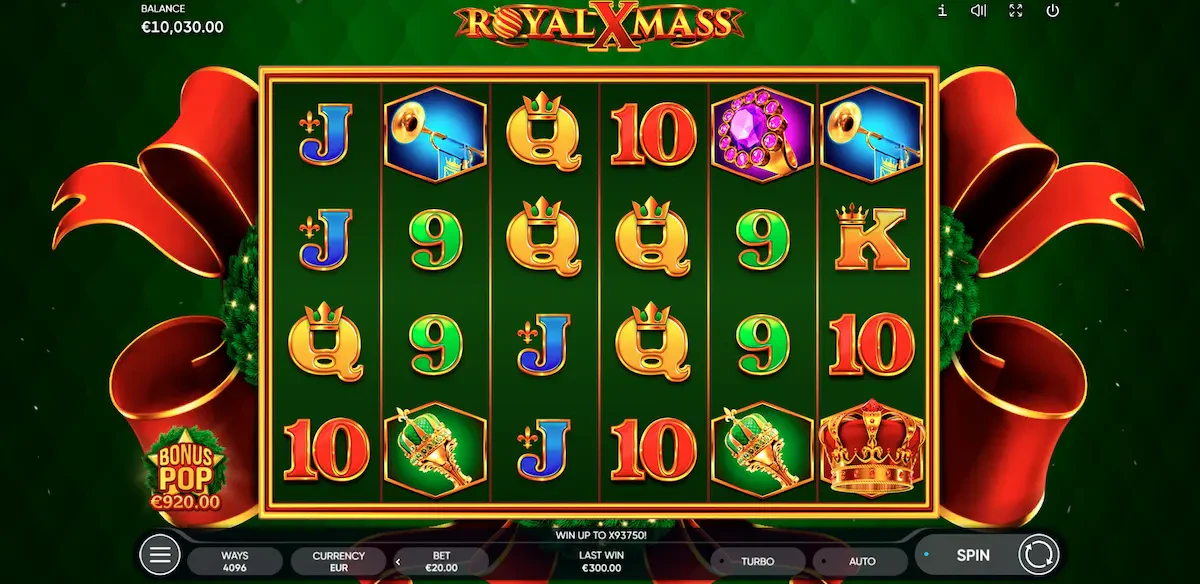
Task: Toggle Turbo spin mode
Action: 758,561
